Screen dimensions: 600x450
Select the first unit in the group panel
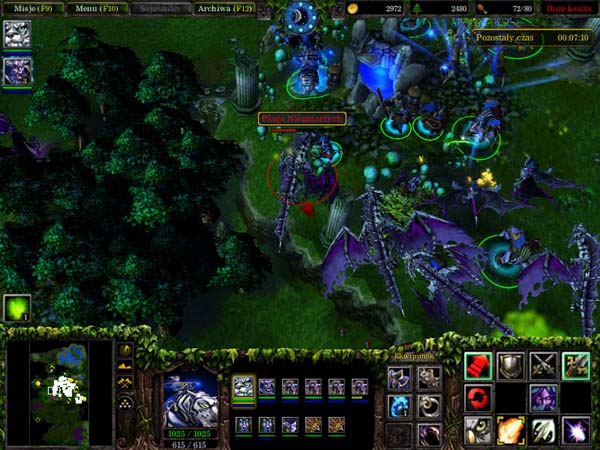click(x=244, y=386)
